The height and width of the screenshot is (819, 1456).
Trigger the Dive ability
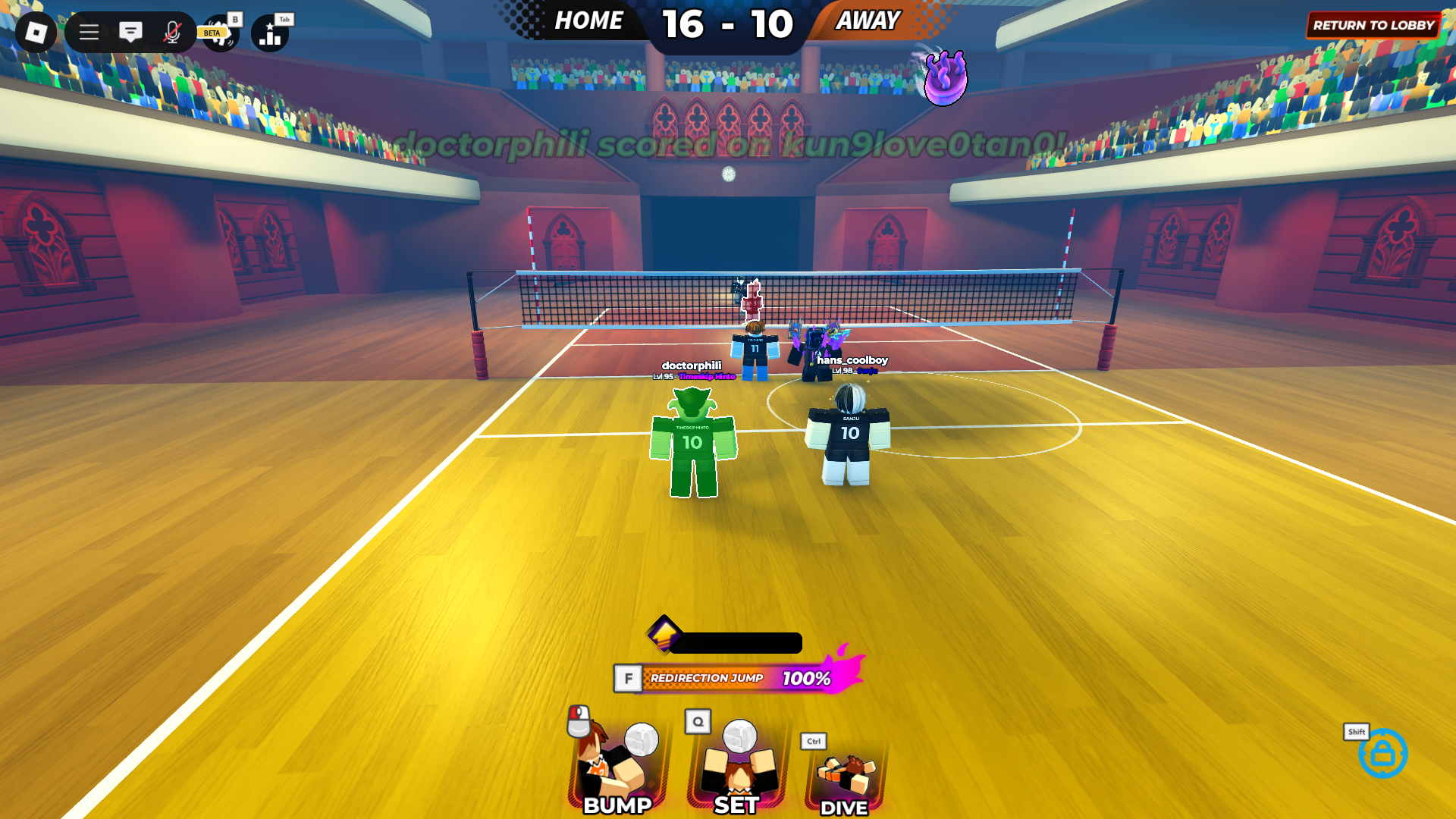(x=844, y=775)
